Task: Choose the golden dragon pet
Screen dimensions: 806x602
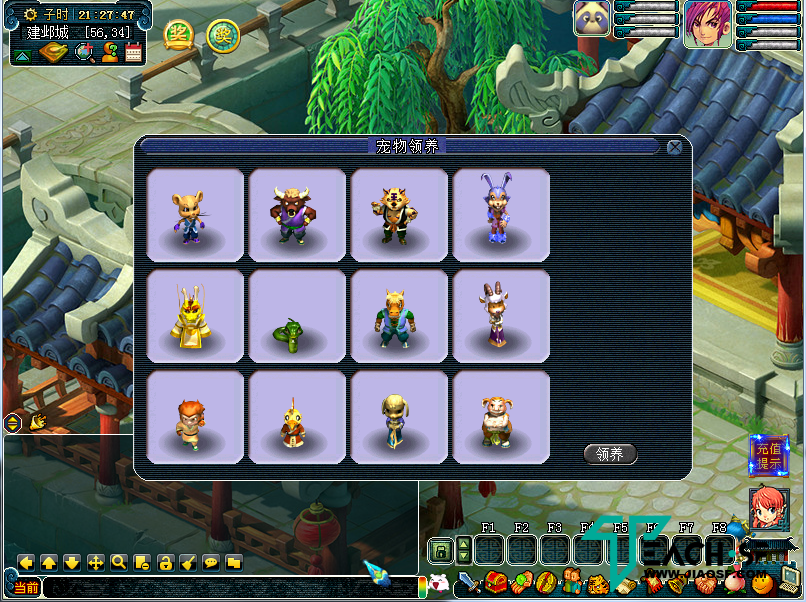Action: (x=195, y=316)
